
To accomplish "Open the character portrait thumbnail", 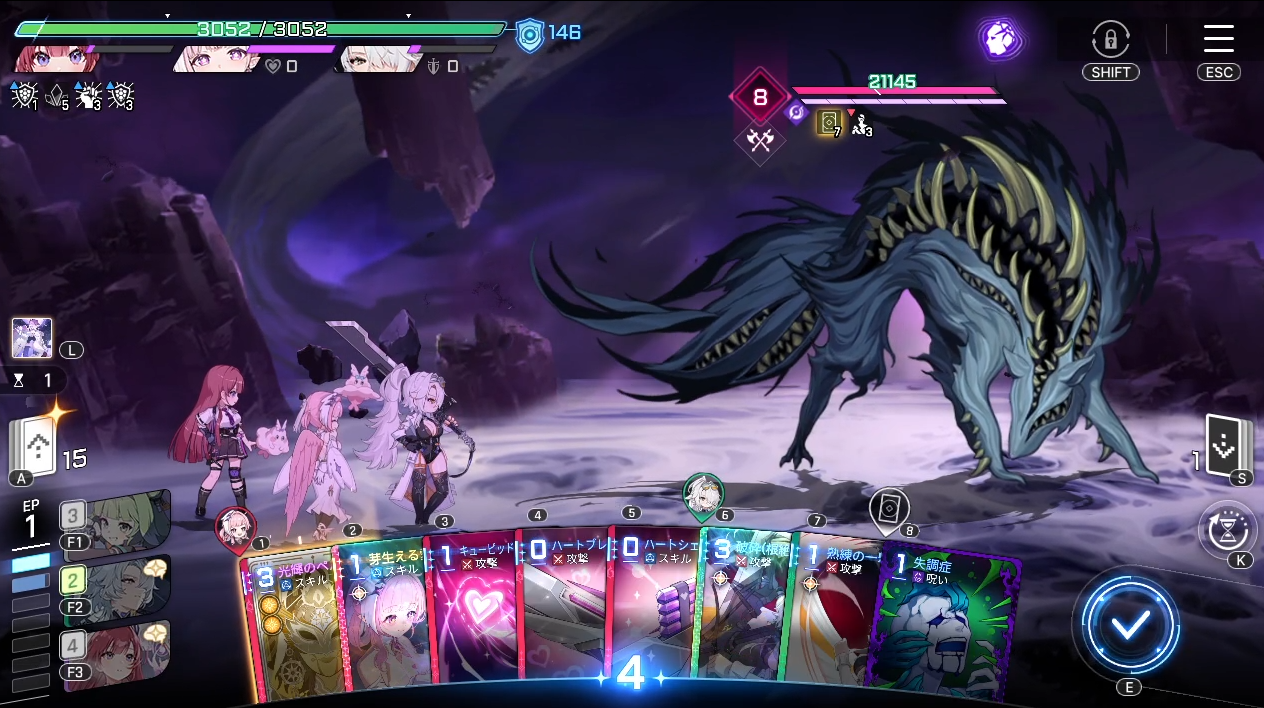I will coord(31,338).
